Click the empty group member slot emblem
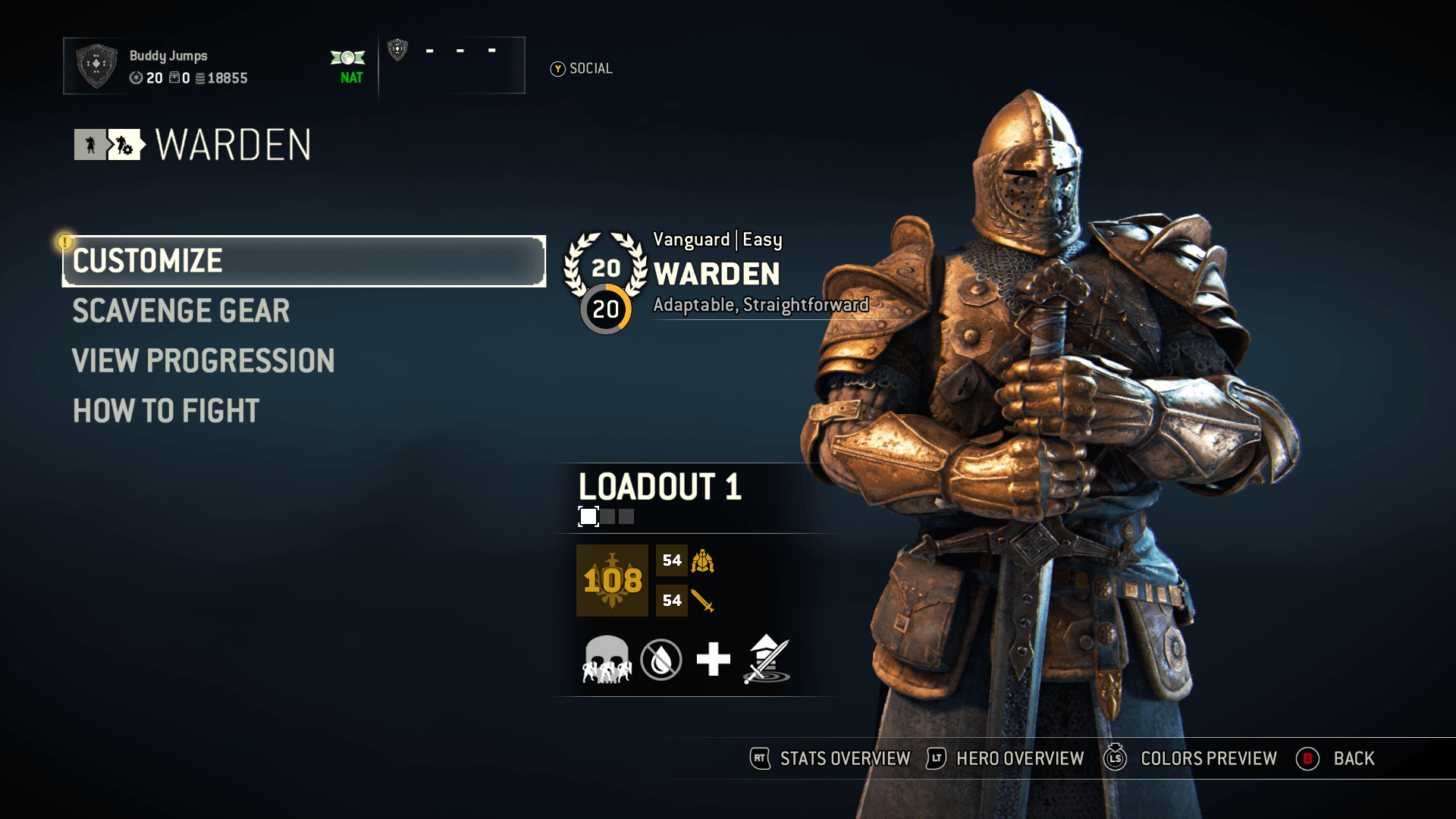Screen dimensions: 1456x819 pos(398,50)
